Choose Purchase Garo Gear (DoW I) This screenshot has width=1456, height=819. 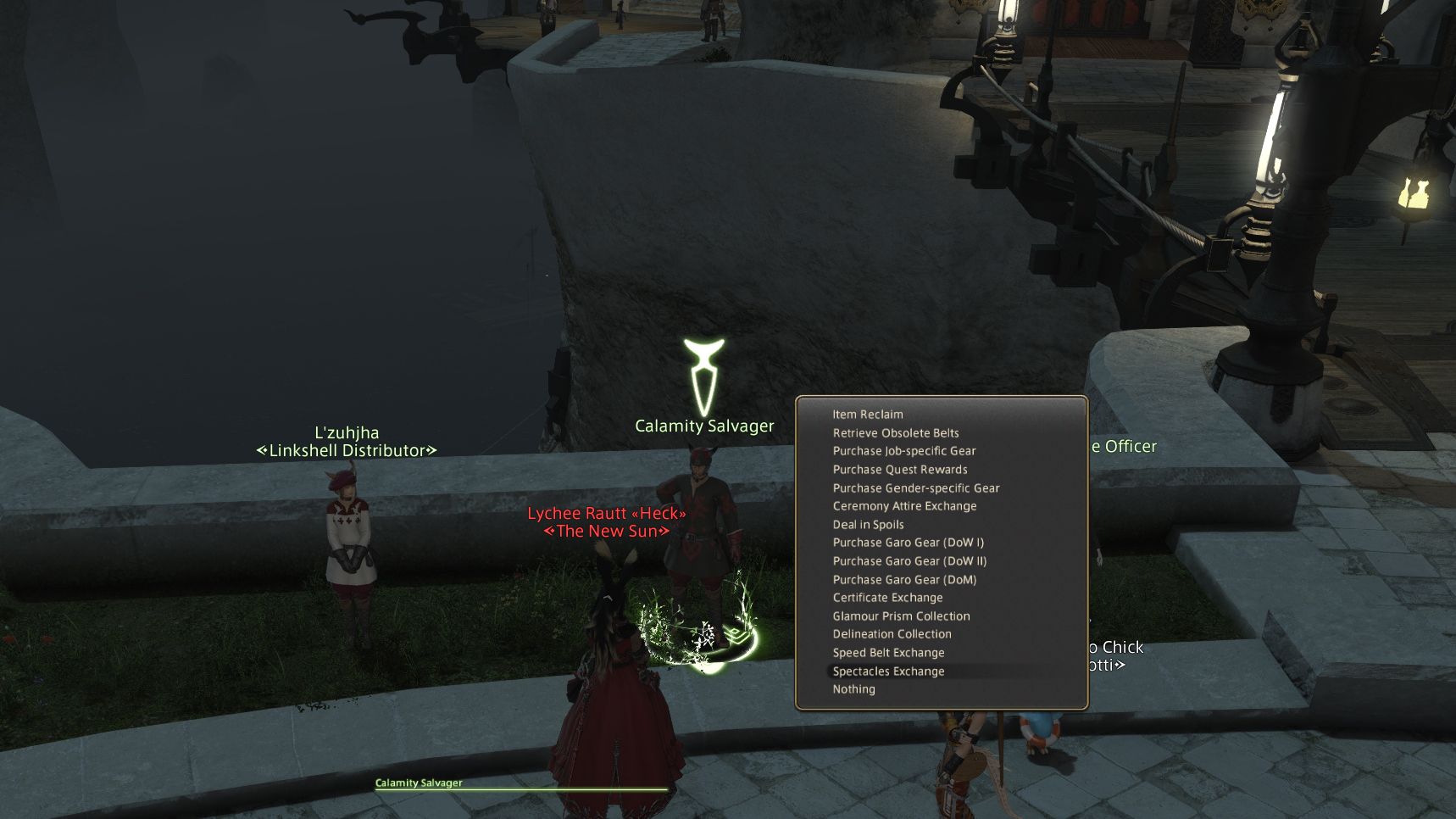tap(909, 543)
